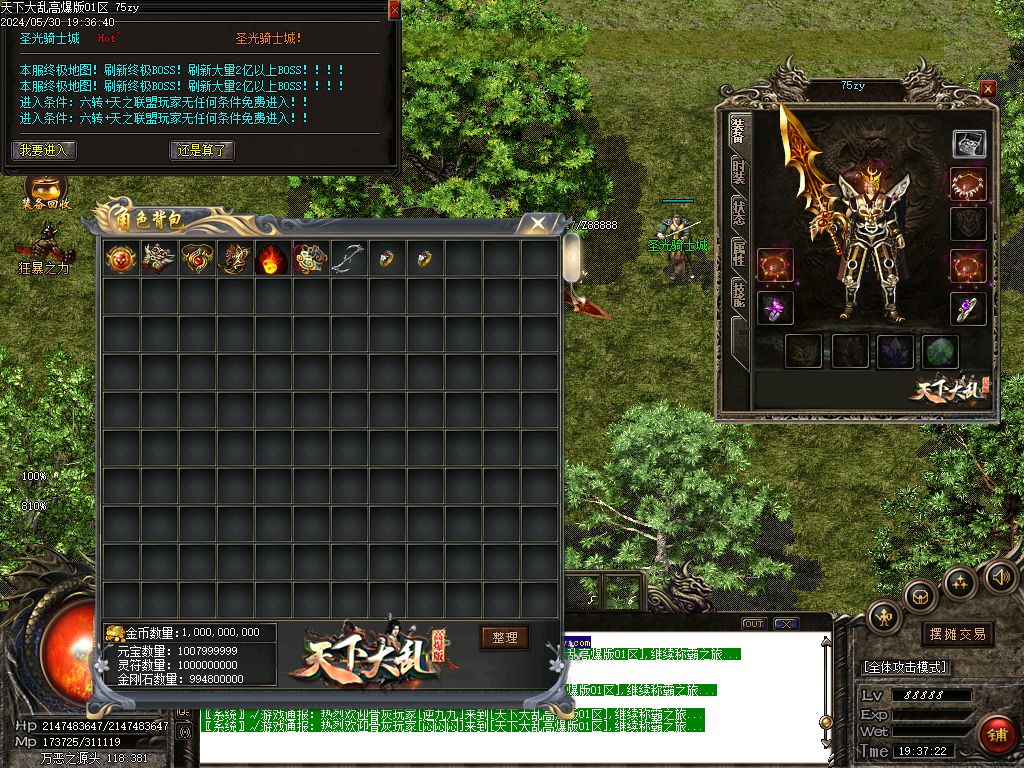Open the 摆摊交易 stall trading button
This screenshot has height=768, width=1024.
(957, 634)
